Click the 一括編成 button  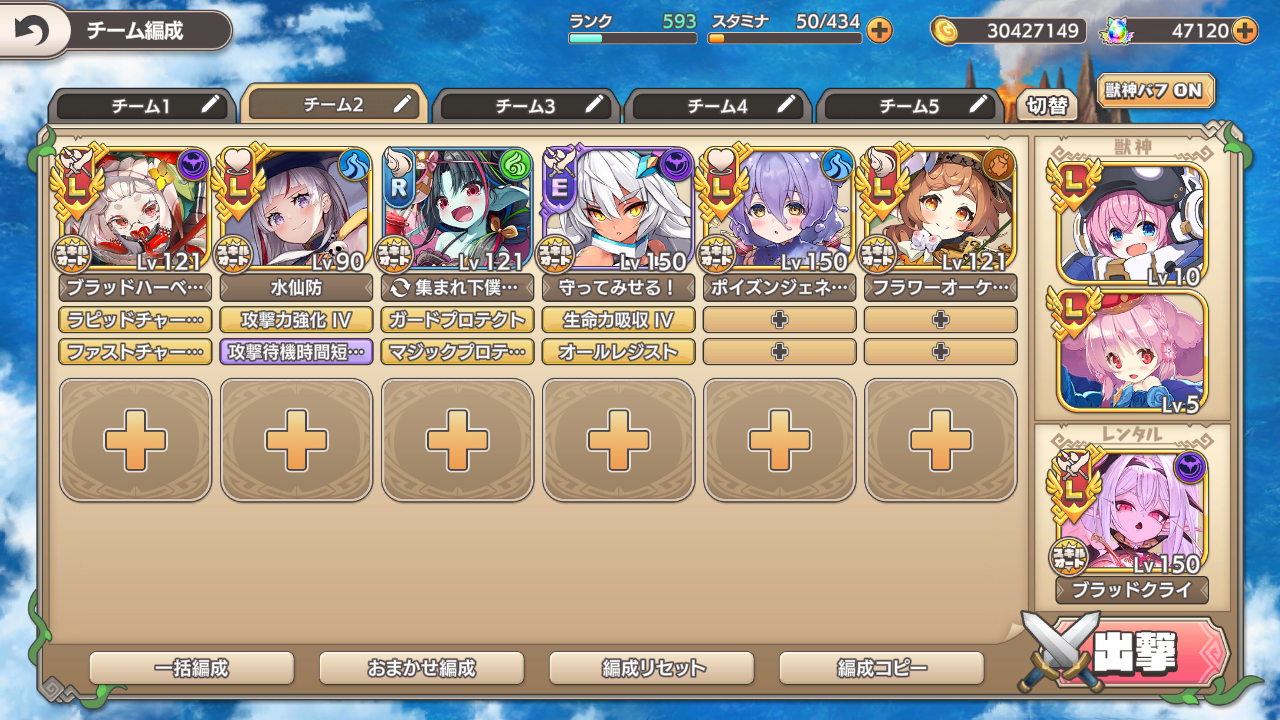pyautogui.click(x=191, y=668)
